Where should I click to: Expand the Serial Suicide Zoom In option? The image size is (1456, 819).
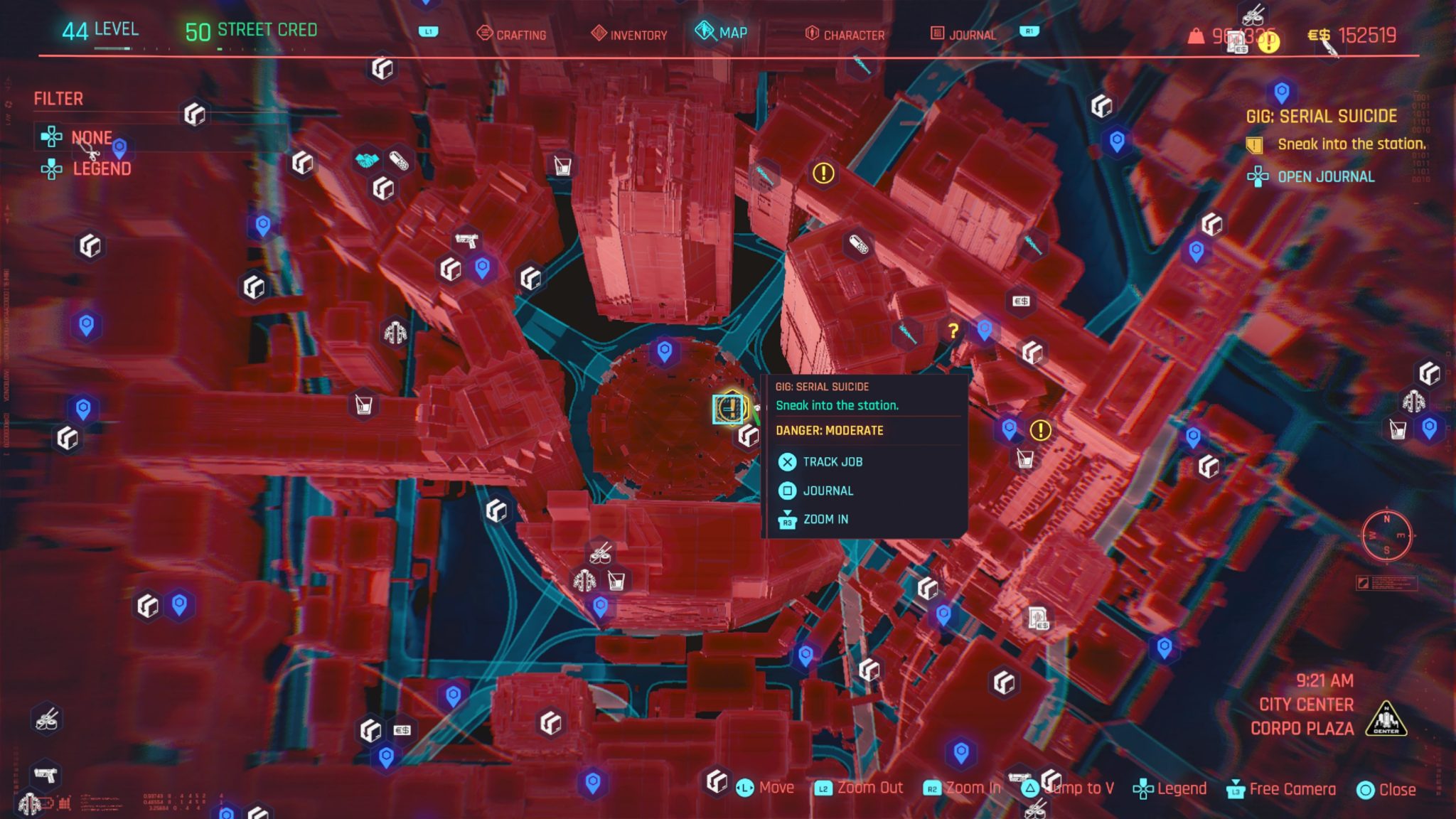(824, 520)
